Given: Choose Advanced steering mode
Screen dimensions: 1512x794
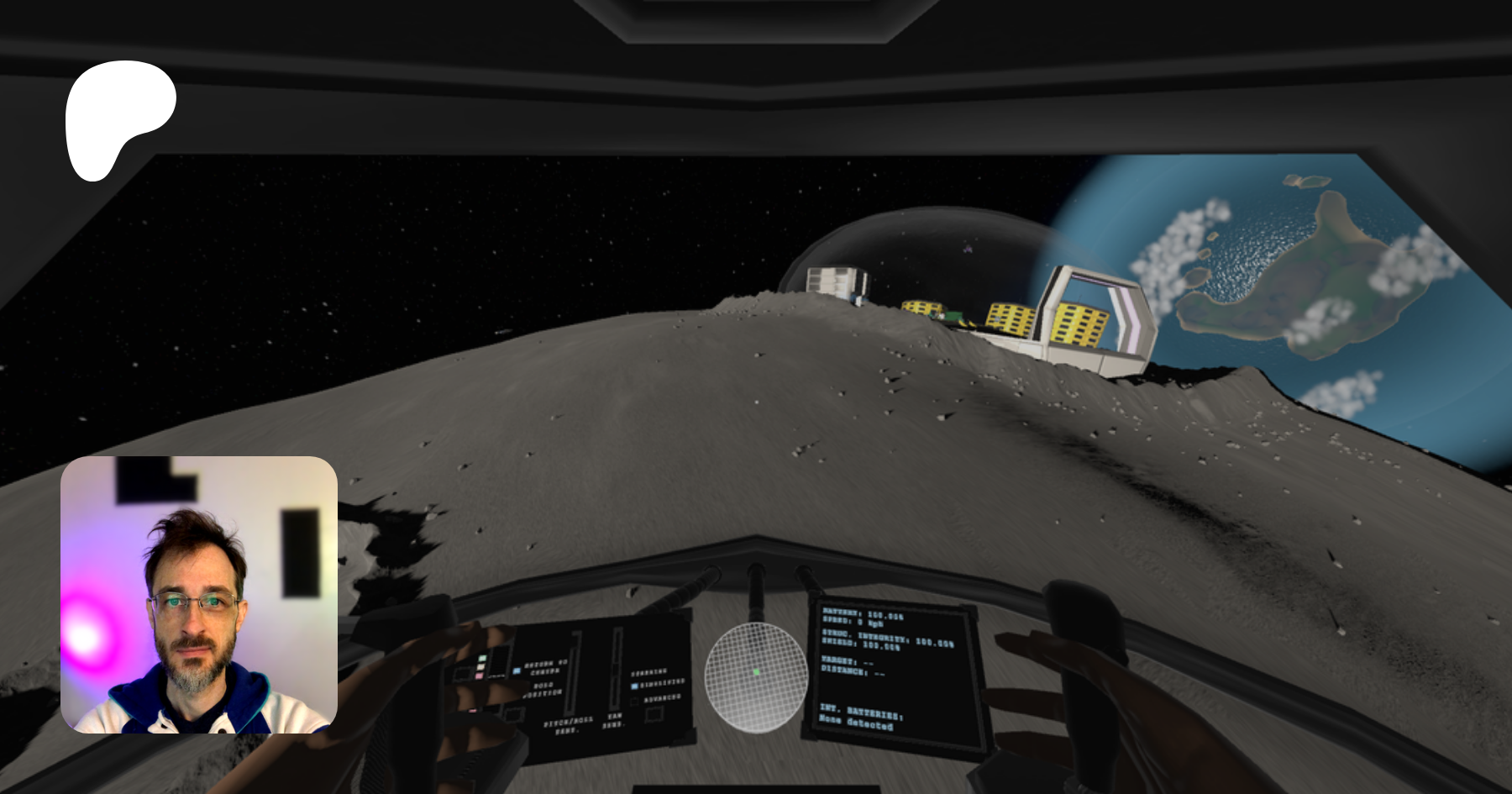Looking at the screenshot, I should click(635, 701).
